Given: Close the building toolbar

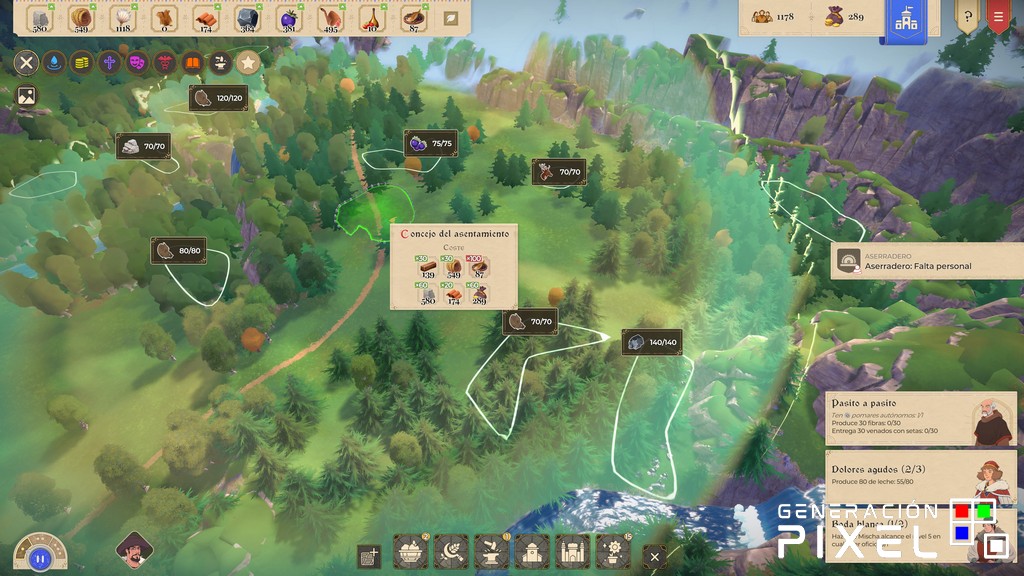Looking at the screenshot, I should tap(654, 556).
